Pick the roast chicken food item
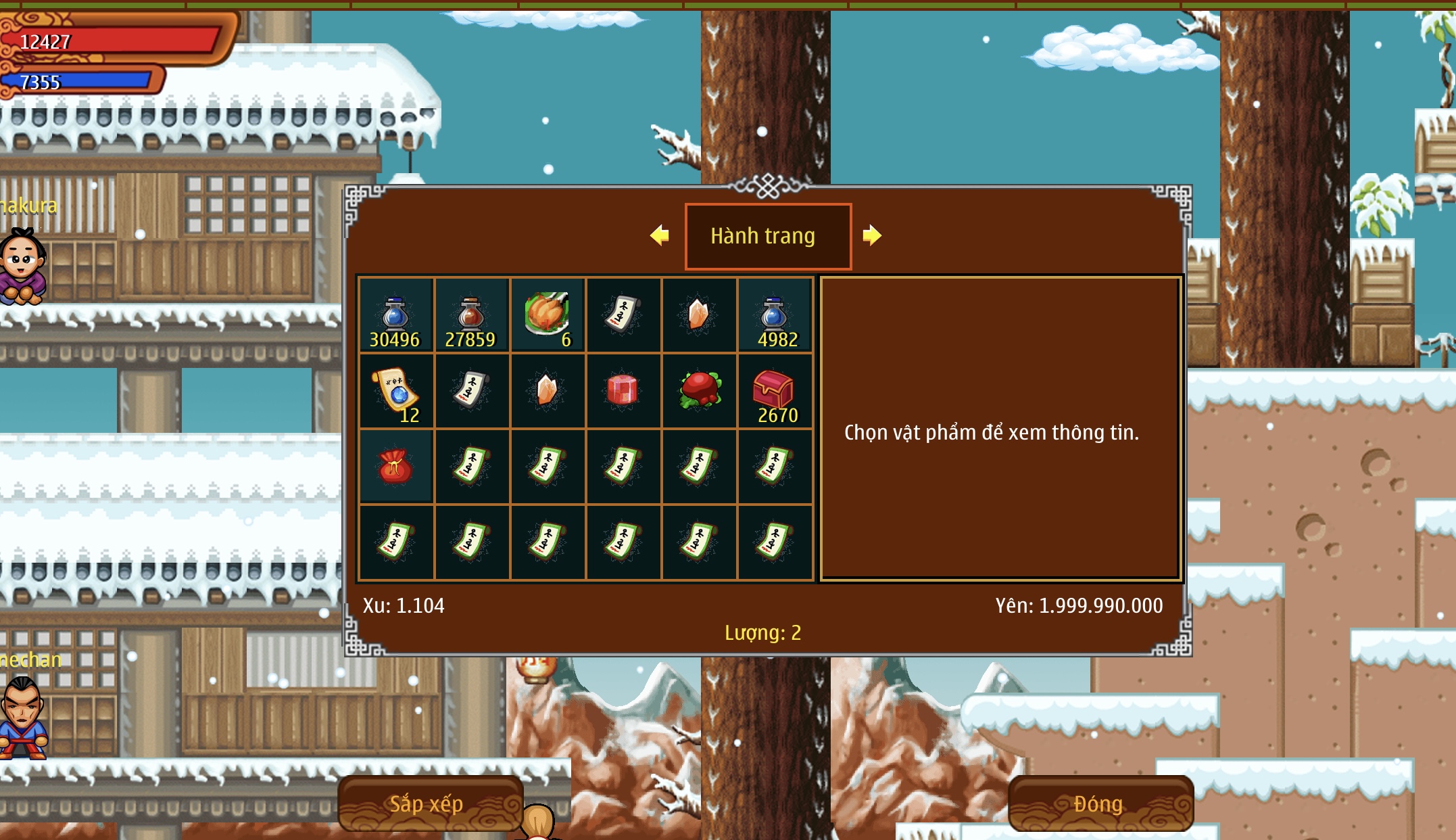This screenshot has width=1456, height=840. tap(548, 315)
